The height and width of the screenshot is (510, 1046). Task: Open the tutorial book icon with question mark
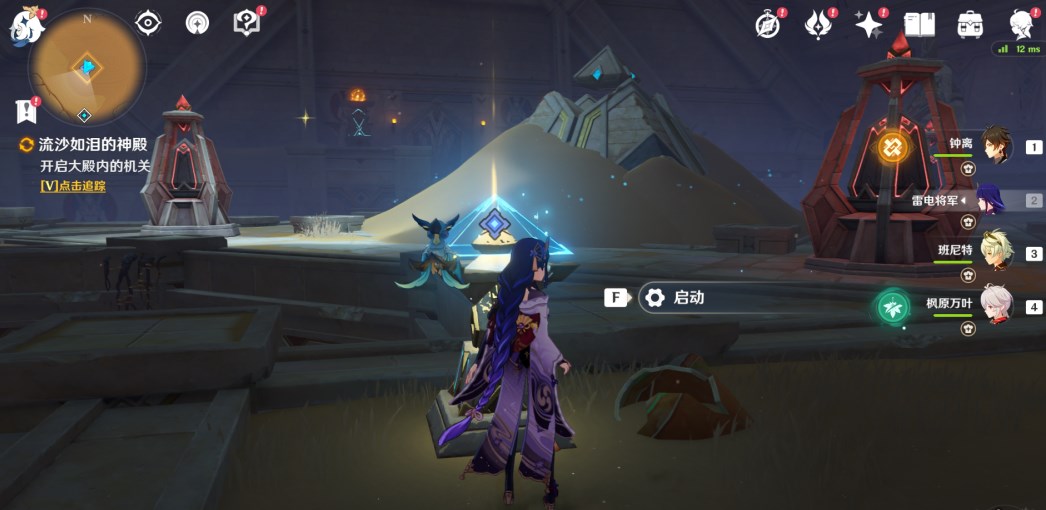246,23
